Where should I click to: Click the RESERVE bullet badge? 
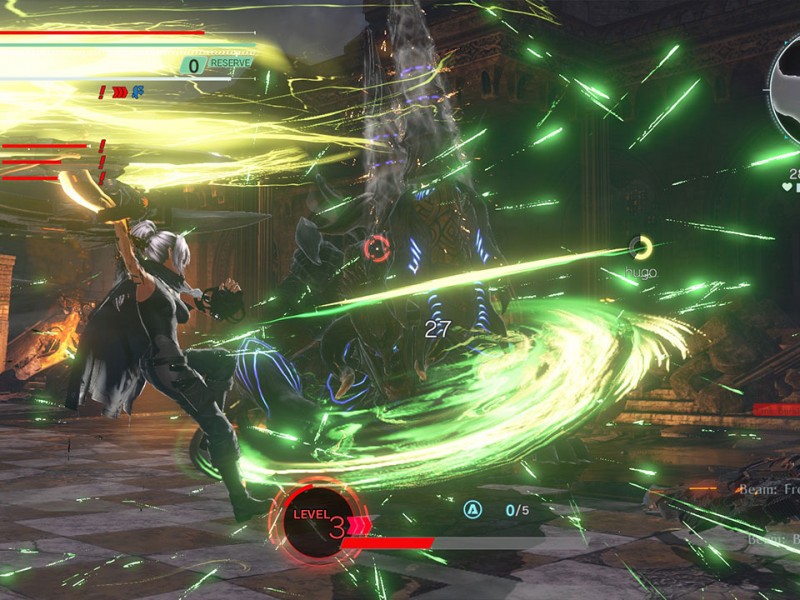(216, 65)
